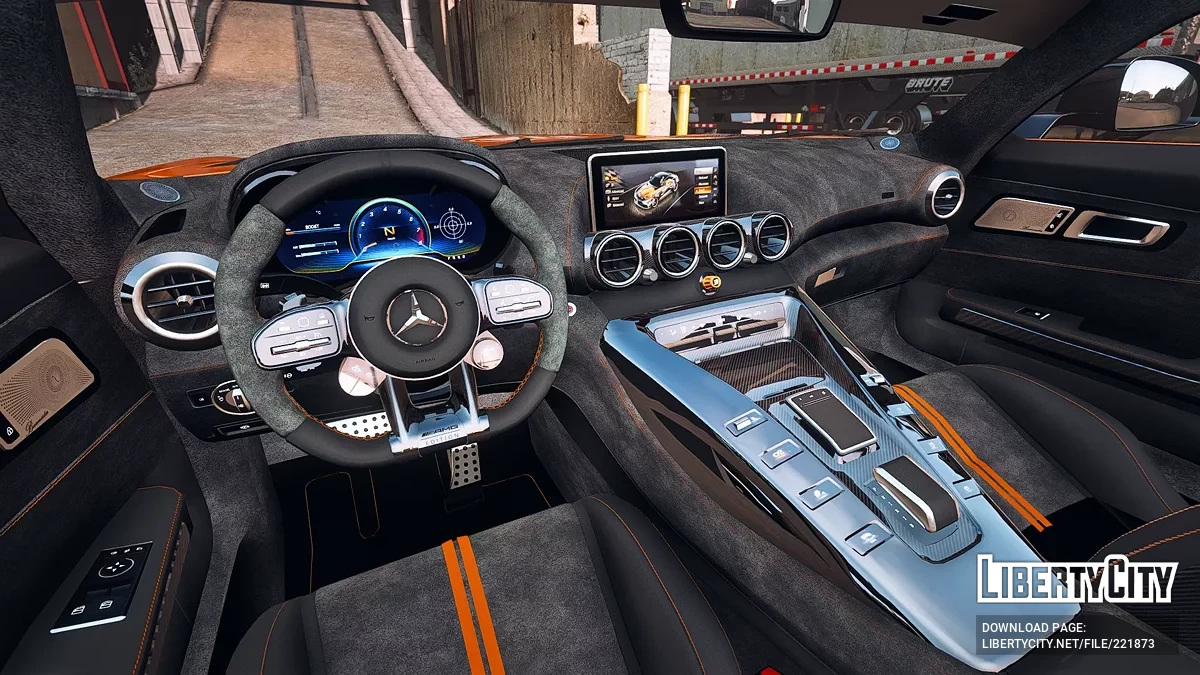Click the LibertyCity logo watermark

(x=1077, y=579)
